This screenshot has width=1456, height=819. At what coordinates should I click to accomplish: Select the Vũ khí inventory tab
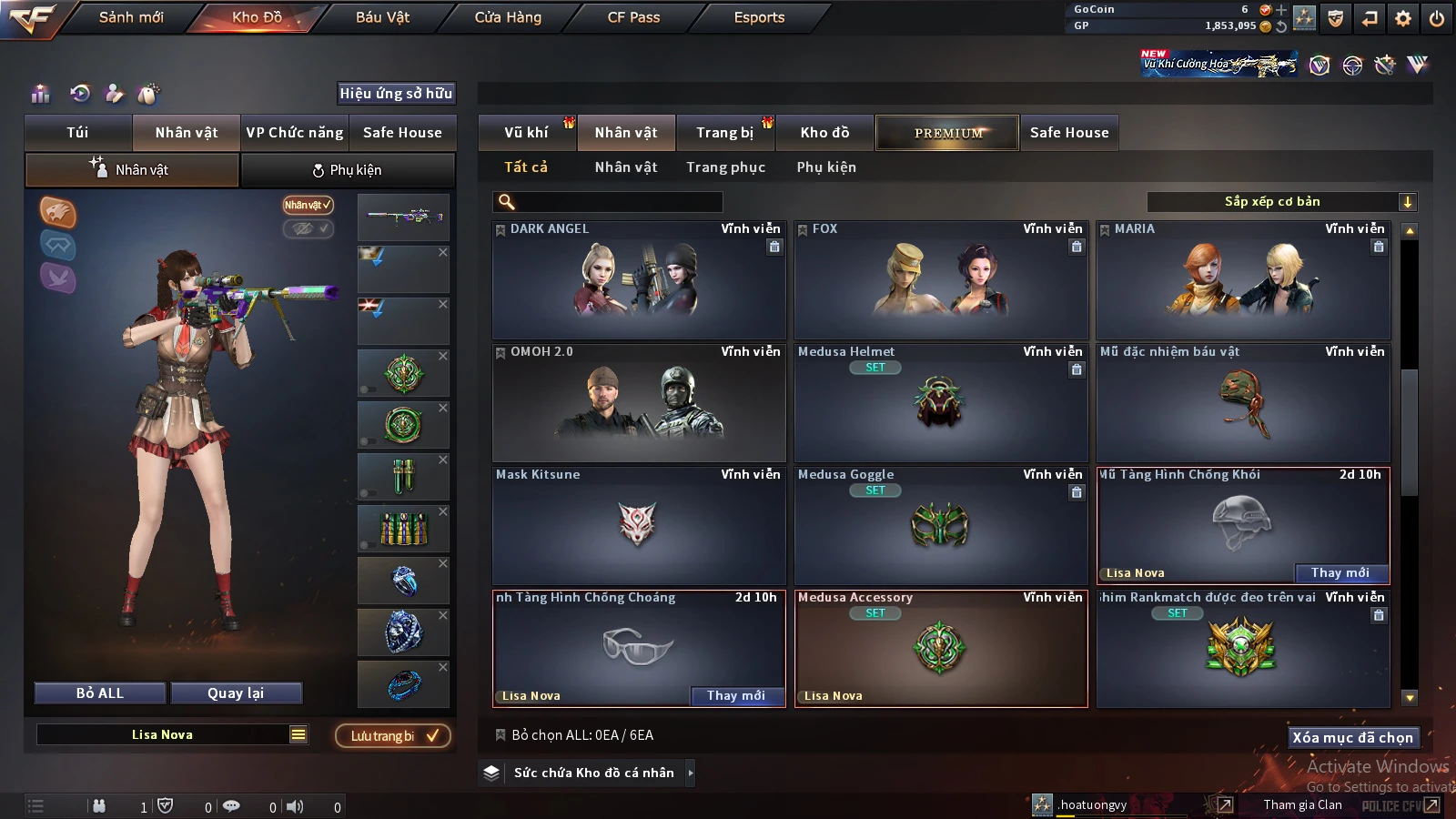[526, 133]
